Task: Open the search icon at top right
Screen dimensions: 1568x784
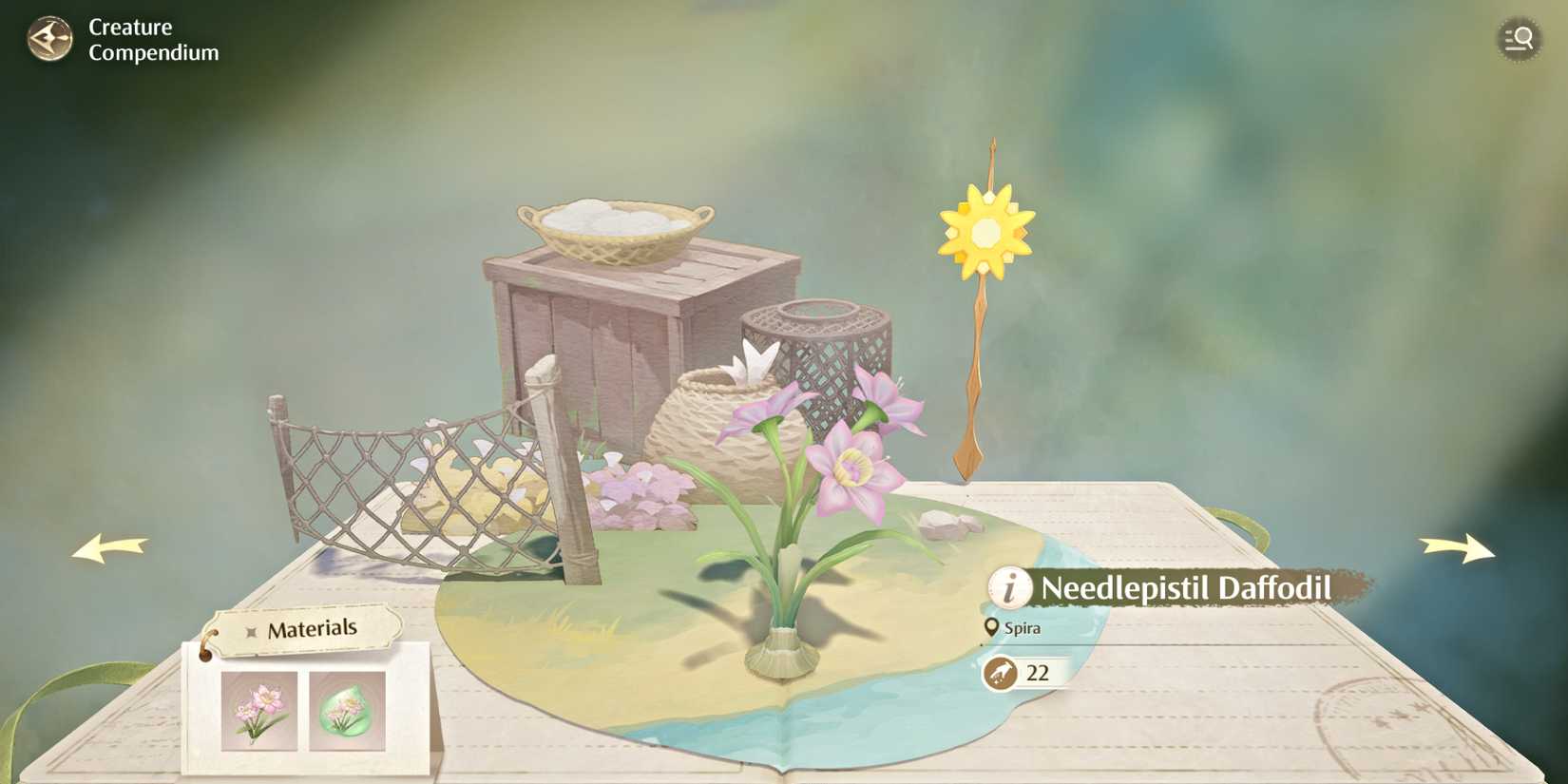Action: 1520,39
